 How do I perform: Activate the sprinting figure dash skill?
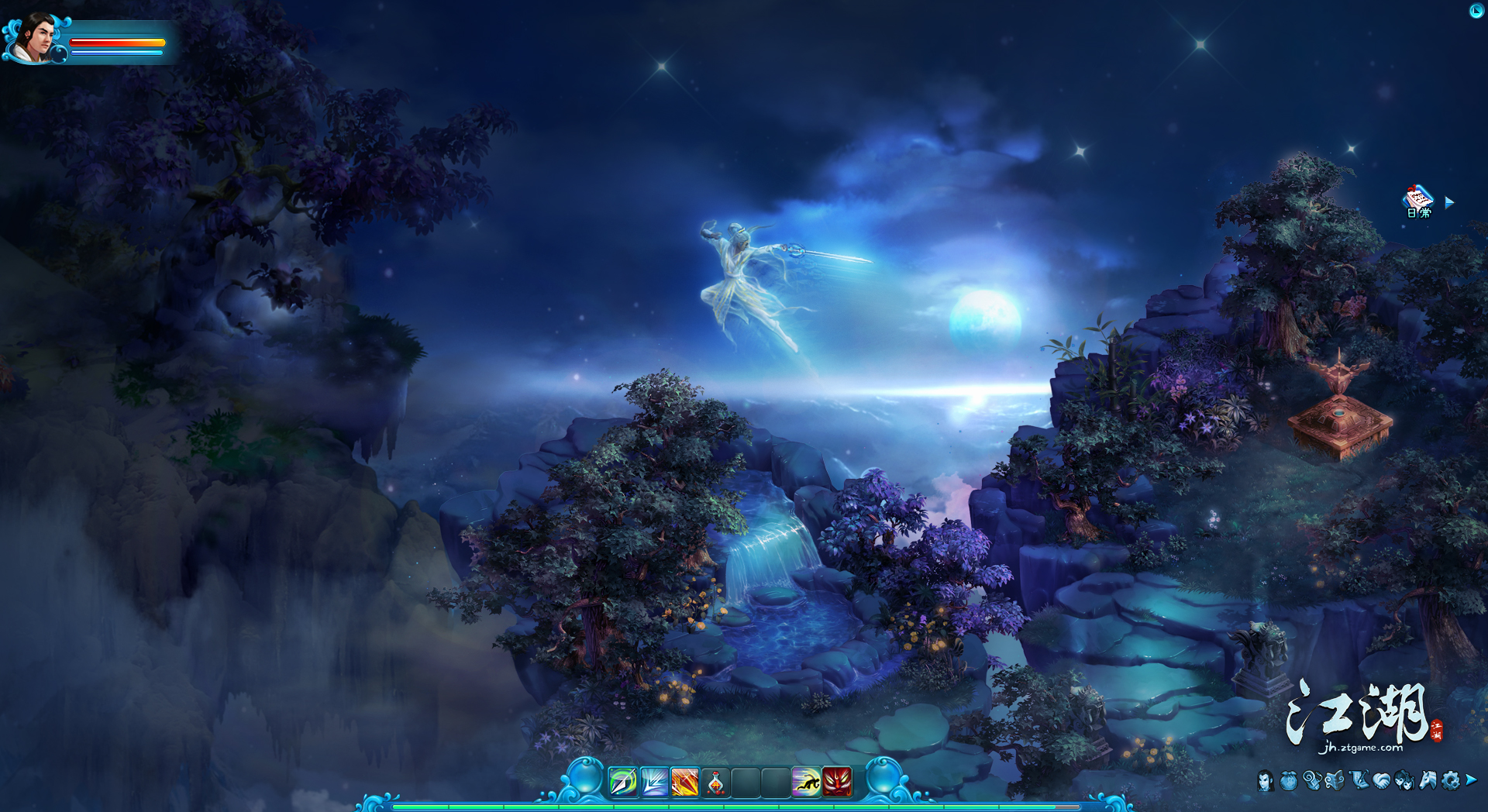806,782
